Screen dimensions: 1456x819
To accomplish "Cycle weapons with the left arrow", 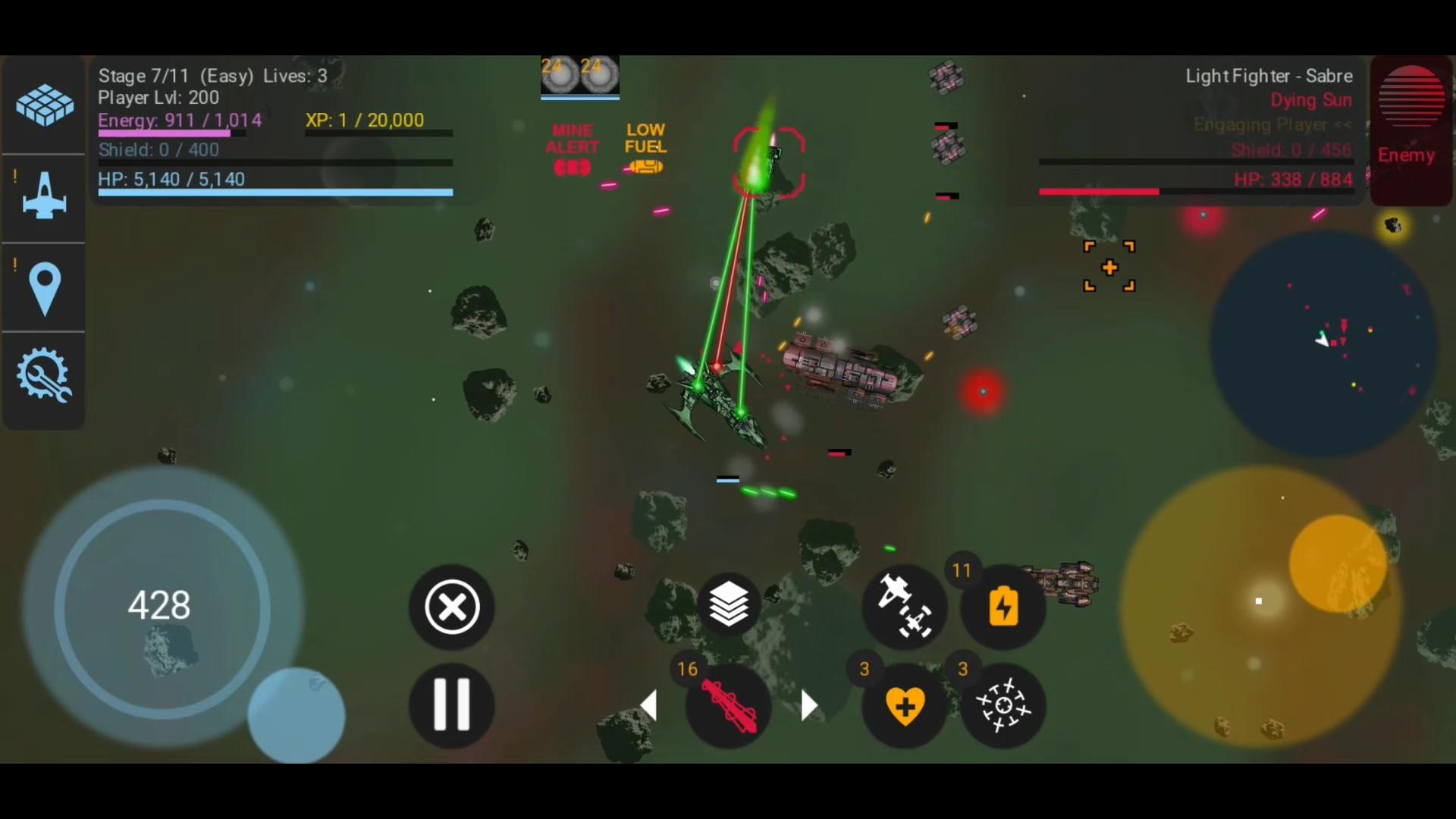I will pyautogui.click(x=648, y=705).
